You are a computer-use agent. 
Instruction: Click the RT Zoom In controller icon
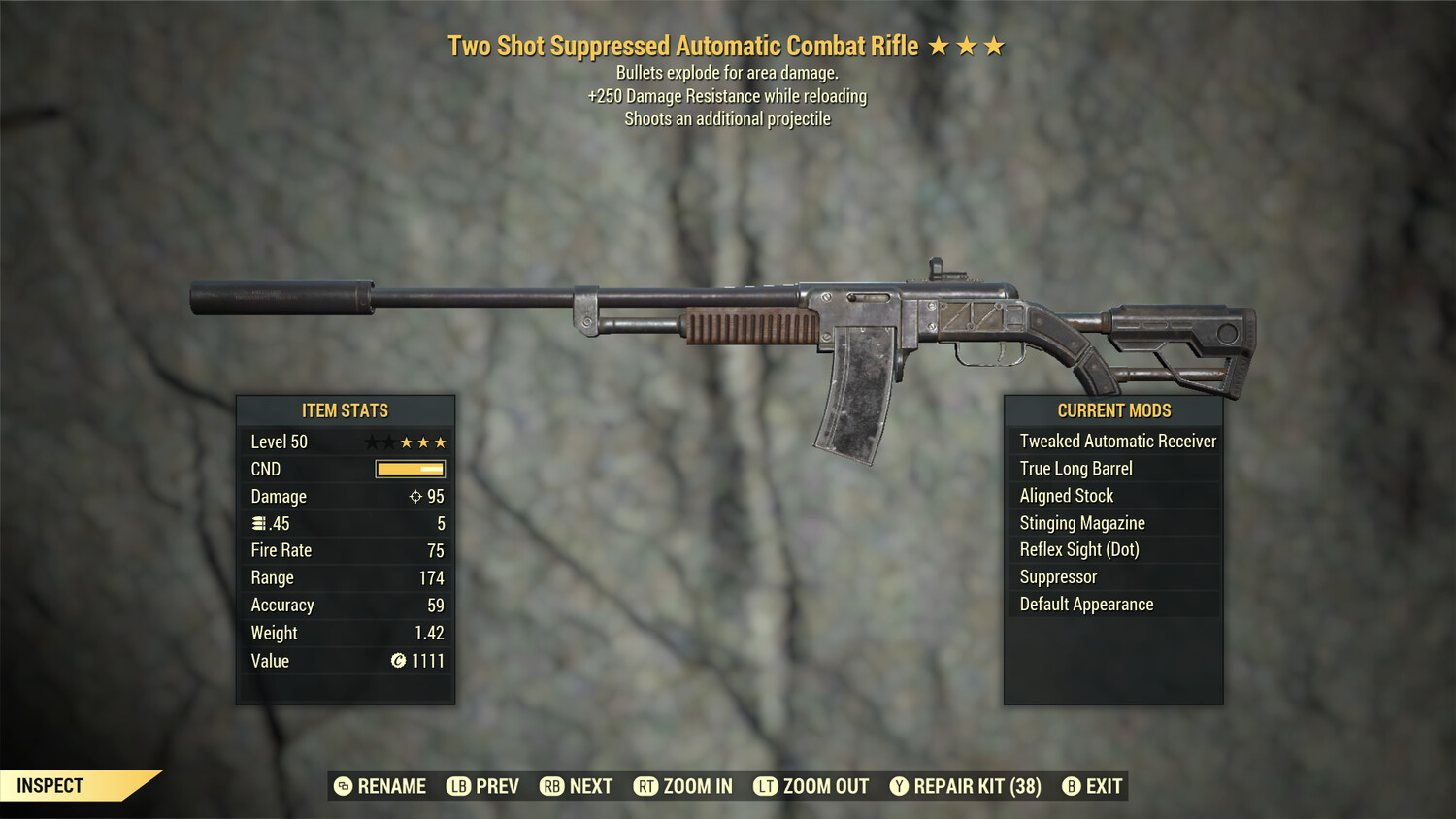[x=645, y=786]
